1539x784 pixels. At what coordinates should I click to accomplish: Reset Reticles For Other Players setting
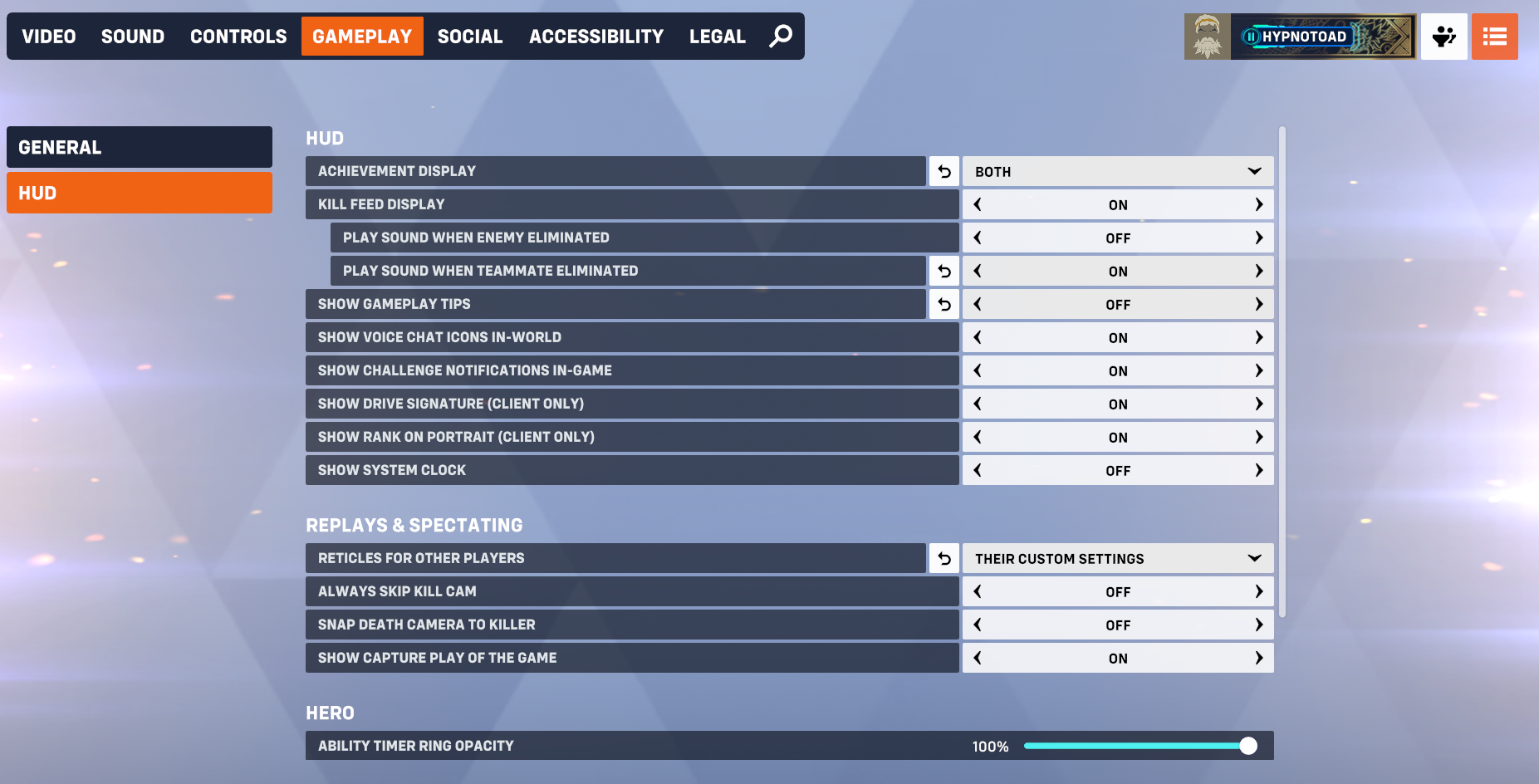coord(943,558)
